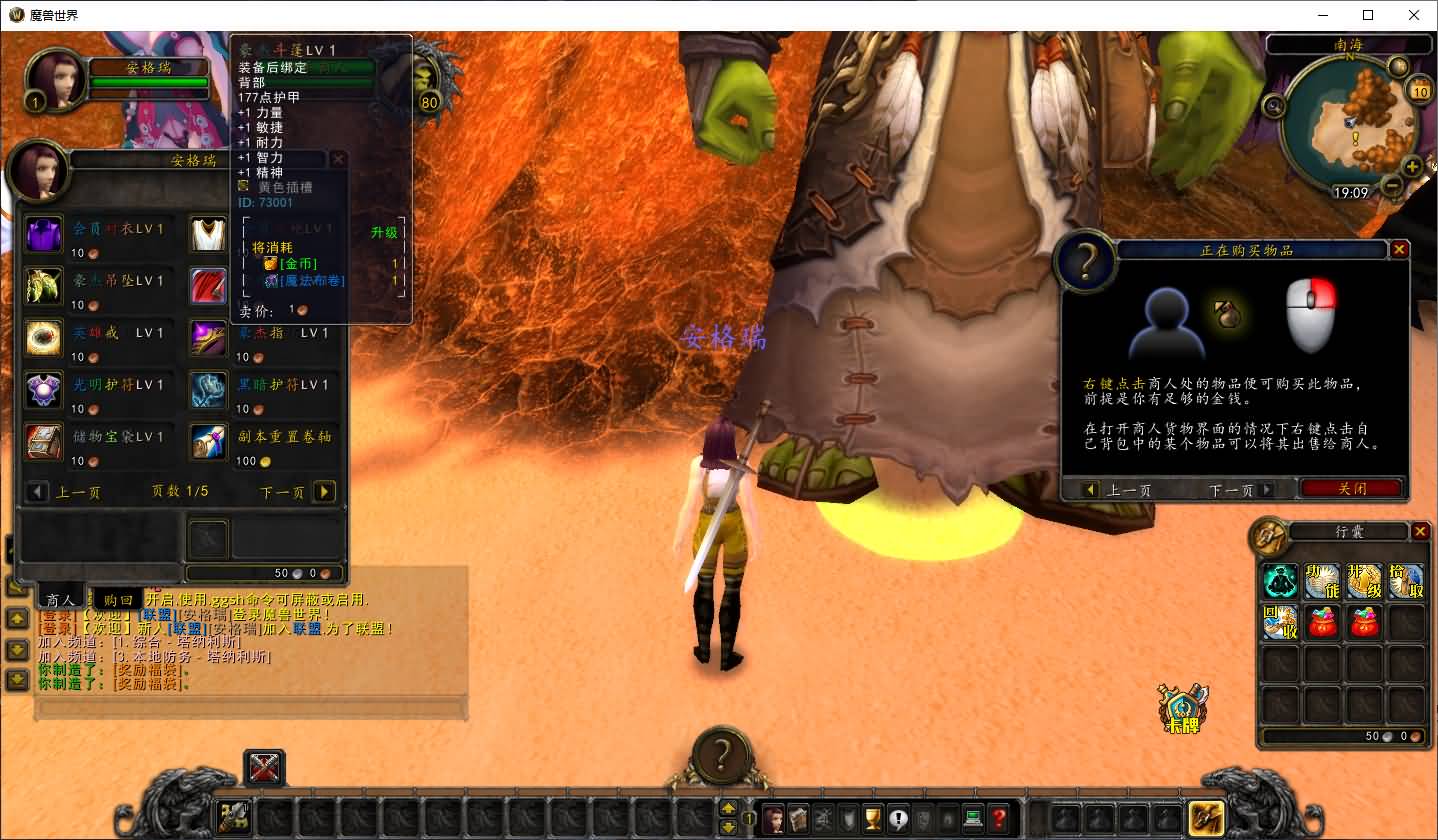Use the 拾取 item in the bag

pos(1405,581)
